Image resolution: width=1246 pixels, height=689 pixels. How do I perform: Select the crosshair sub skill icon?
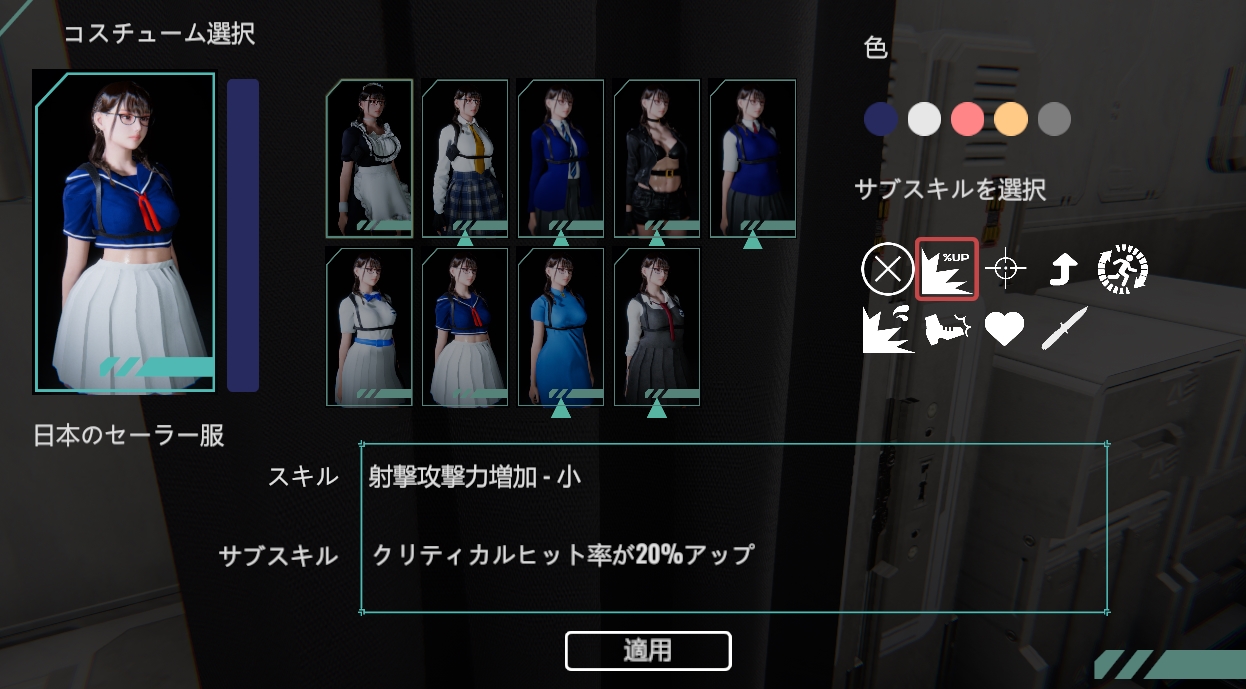pyautogui.click(x=1006, y=269)
